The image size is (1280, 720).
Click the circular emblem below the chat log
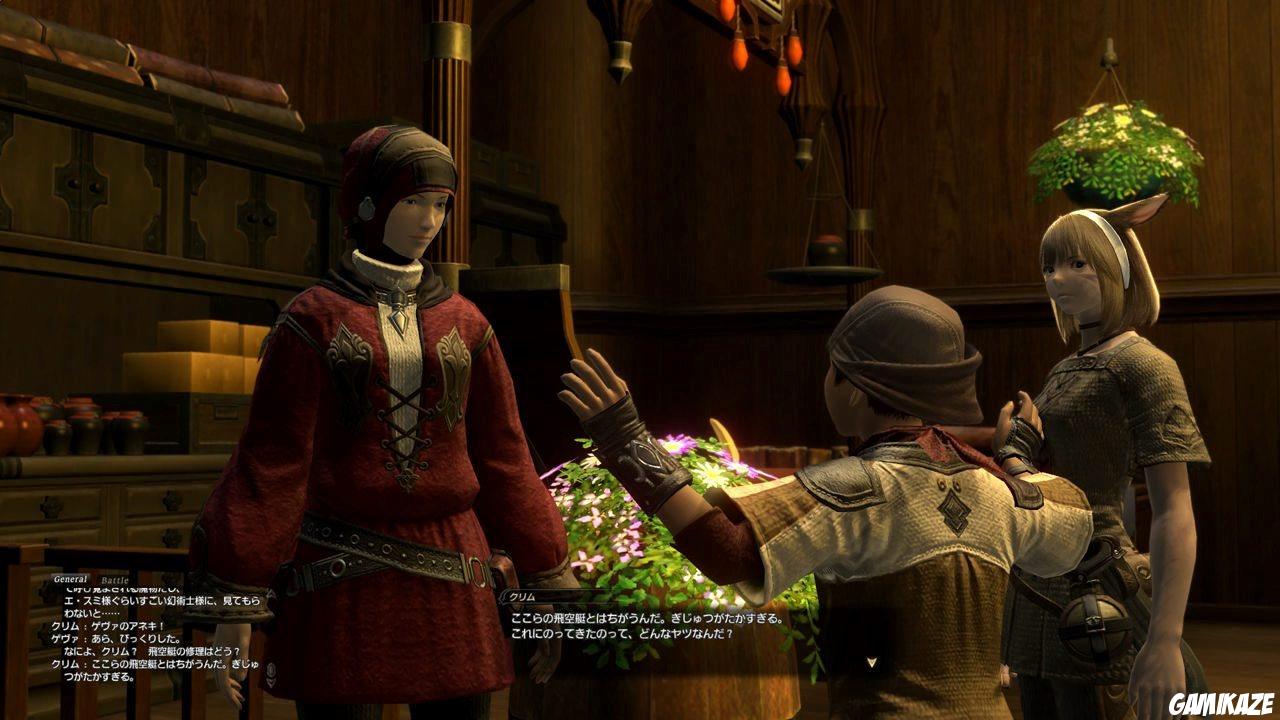click(271, 669)
